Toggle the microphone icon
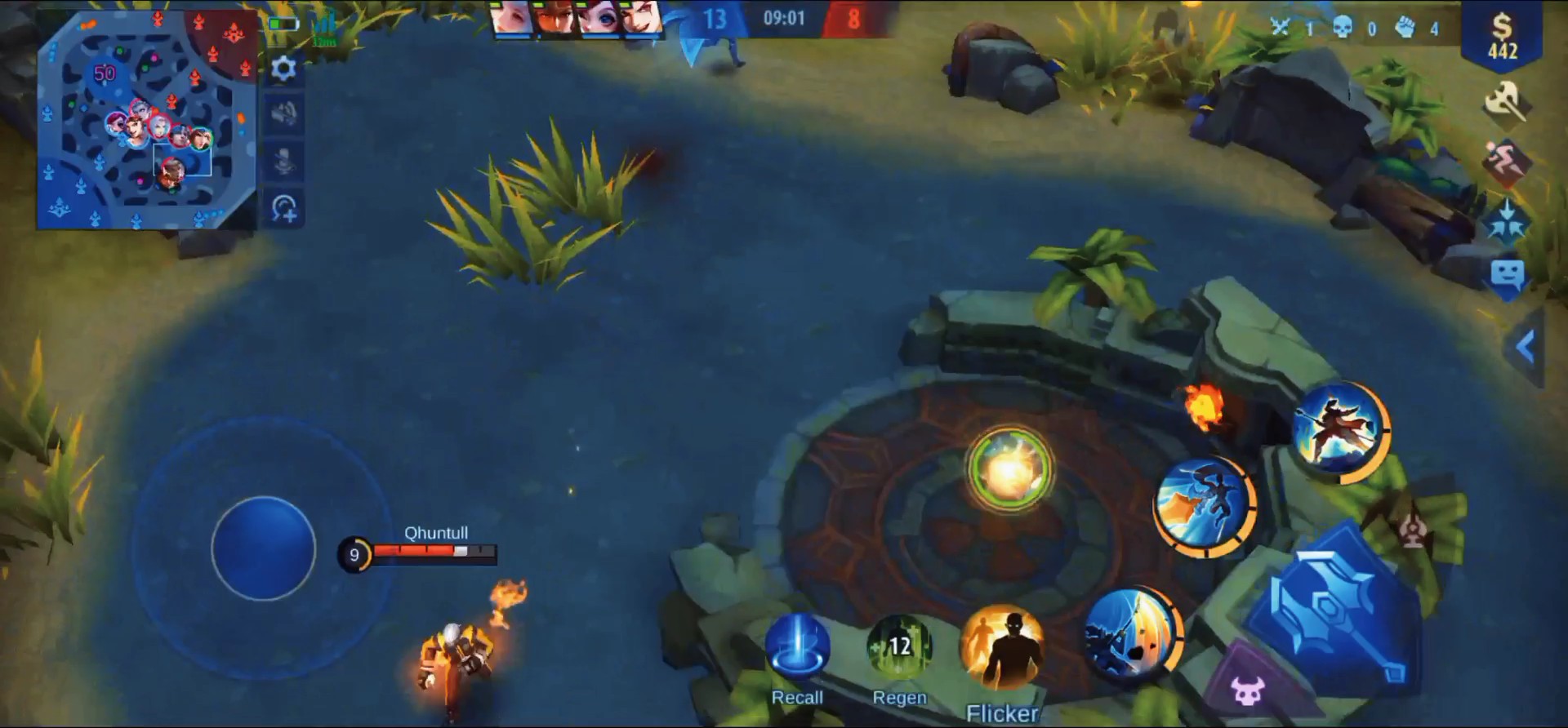Screen dimensions: 1568x728 coord(283,161)
